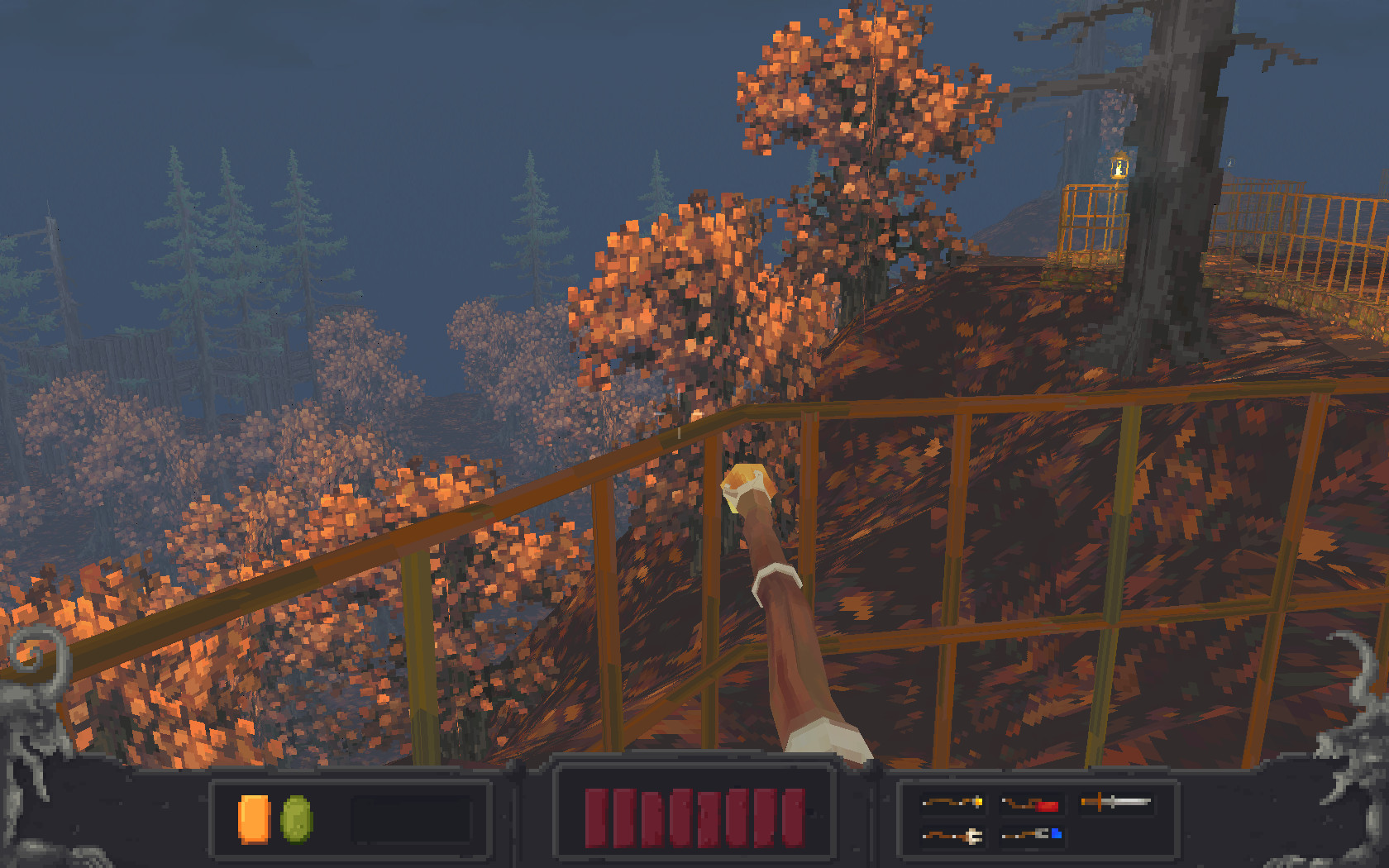Image resolution: width=1389 pixels, height=868 pixels.
Task: Toggle the first red health segment
Action: coord(594,818)
